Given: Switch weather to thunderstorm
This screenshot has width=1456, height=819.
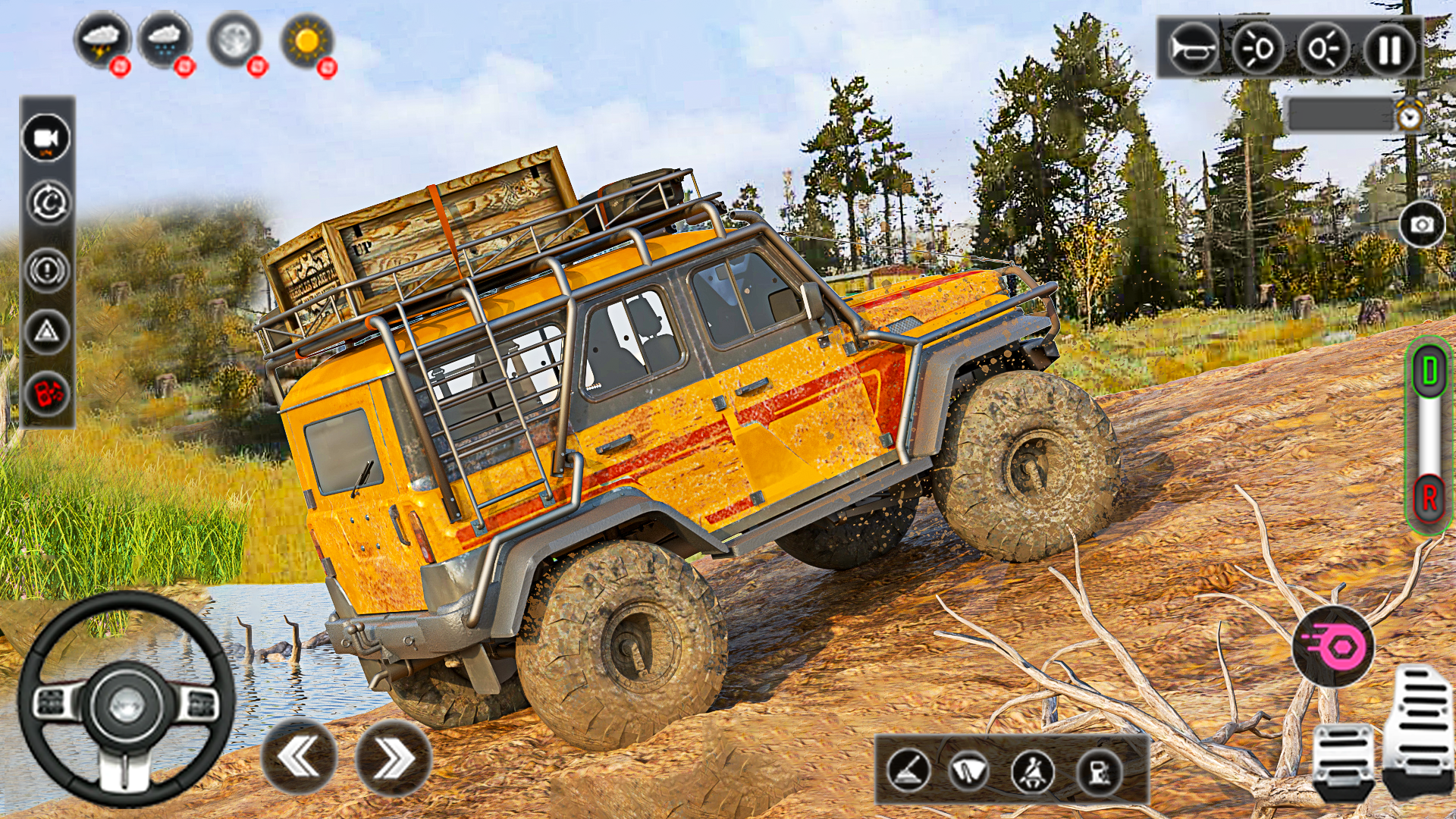Looking at the screenshot, I should pyautogui.click(x=102, y=39).
